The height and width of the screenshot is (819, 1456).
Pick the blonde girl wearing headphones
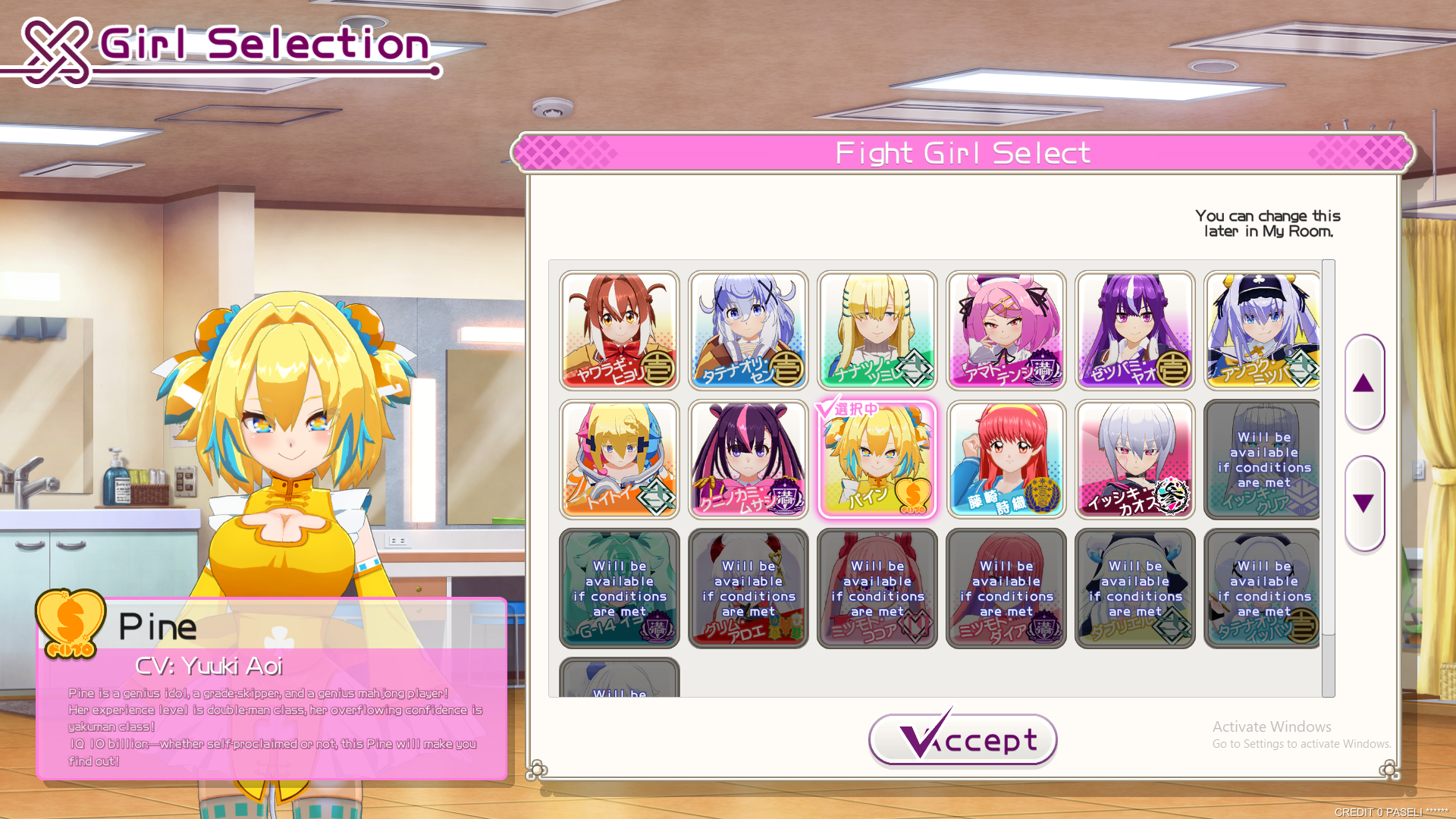click(620, 460)
